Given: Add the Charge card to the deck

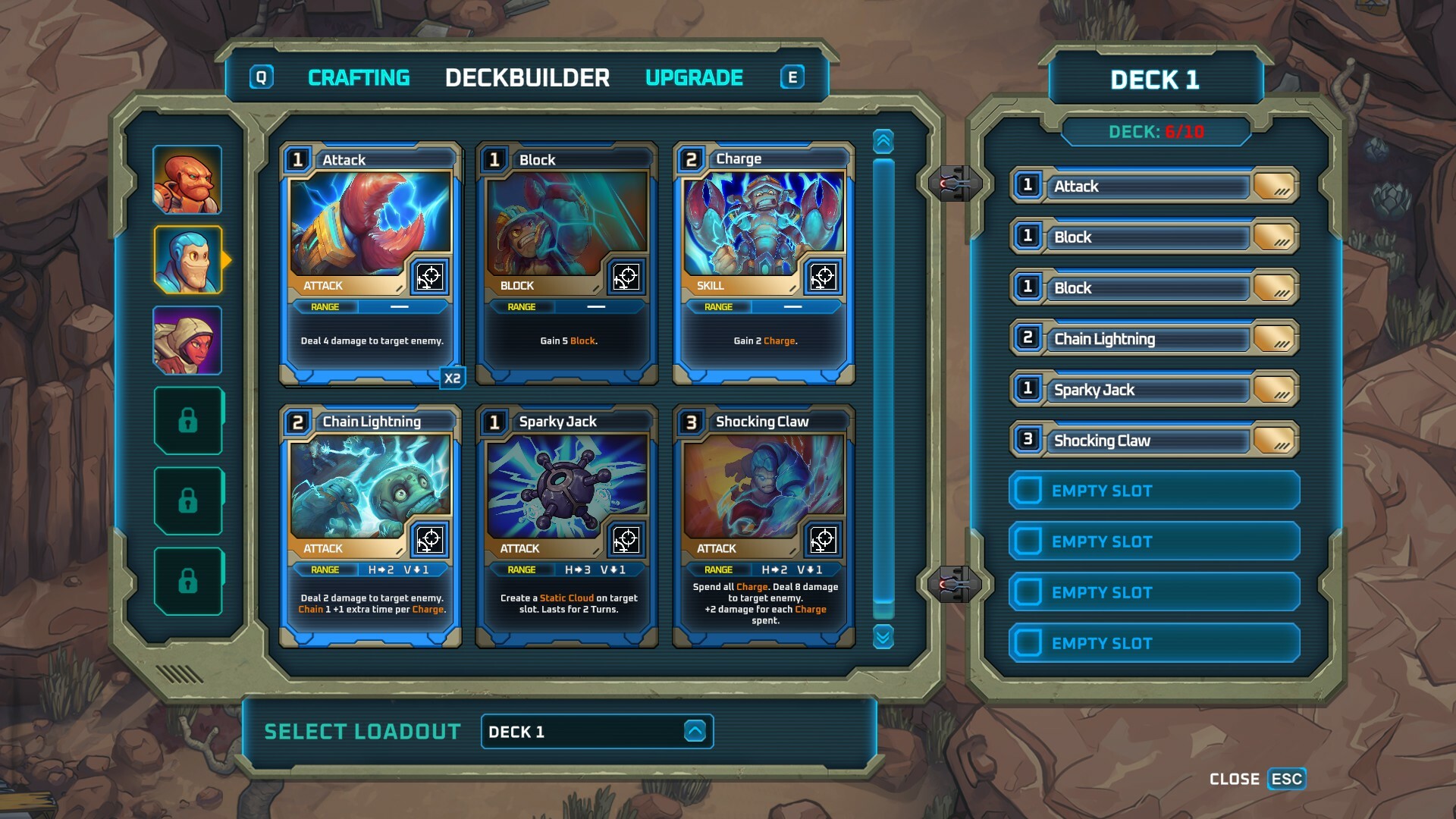Looking at the screenshot, I should 764,262.
